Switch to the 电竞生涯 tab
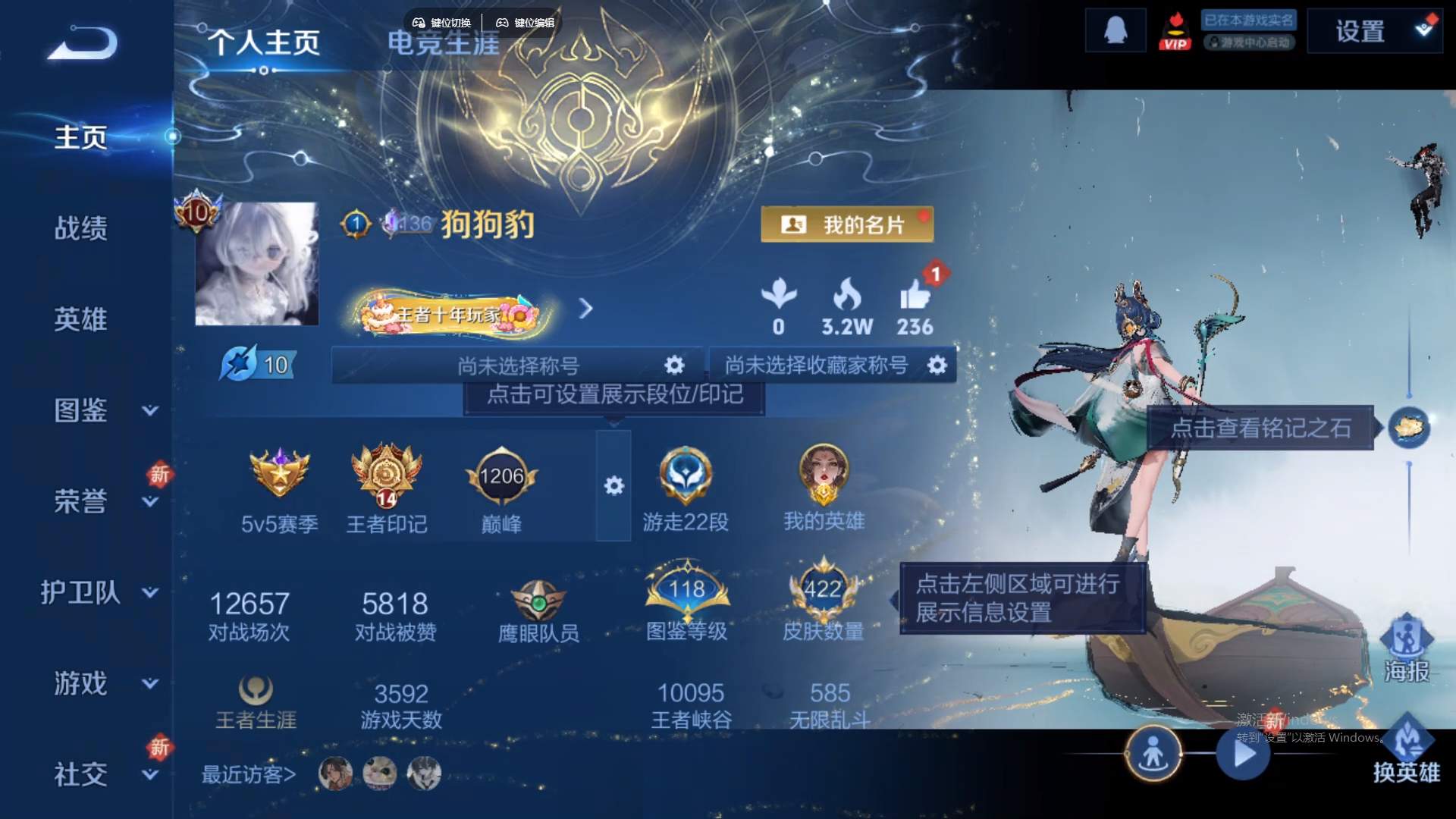1456x819 pixels. coord(443,44)
